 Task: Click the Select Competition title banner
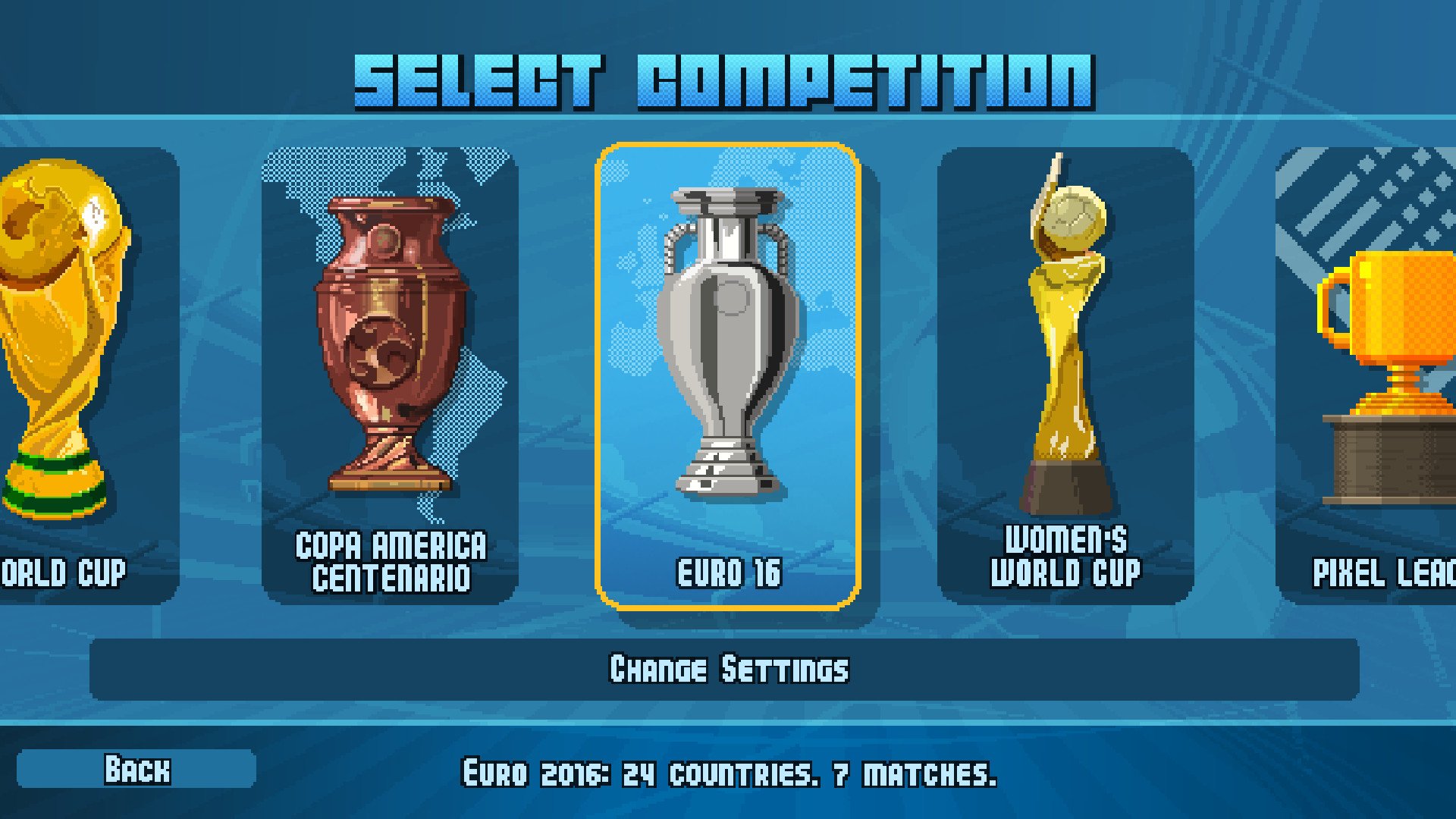coord(726,76)
